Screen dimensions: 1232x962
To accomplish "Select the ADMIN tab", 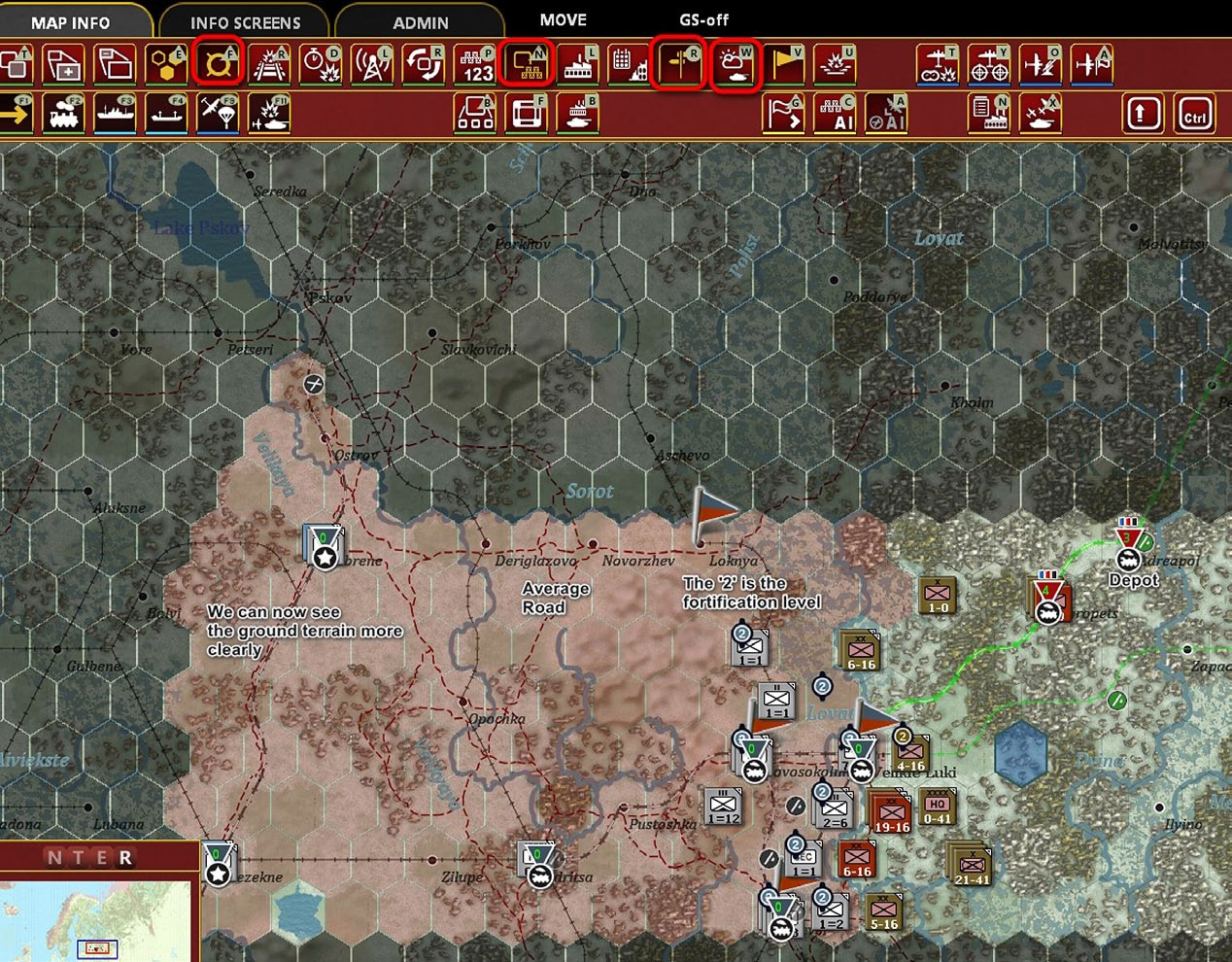I will [421, 22].
